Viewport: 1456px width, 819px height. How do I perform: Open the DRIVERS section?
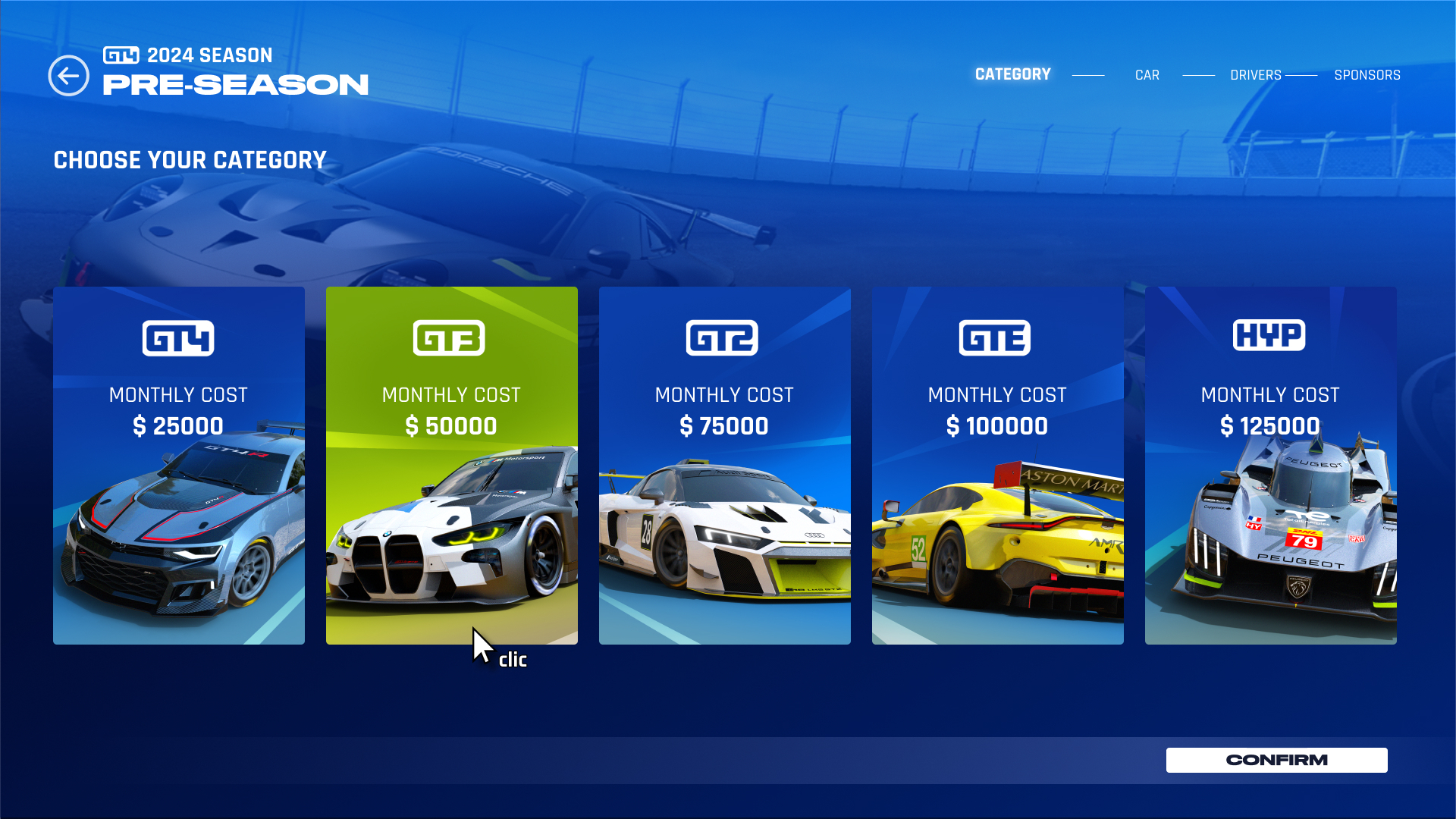point(1256,75)
